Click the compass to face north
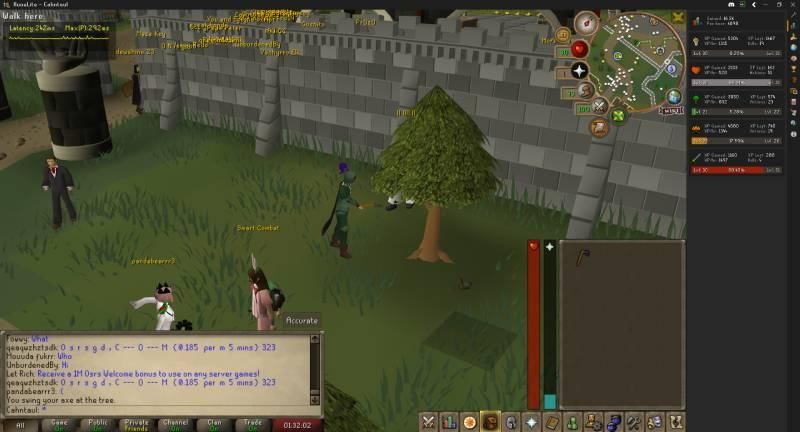Image resolution: width=800 pixels, height=432 pixels. (586, 22)
